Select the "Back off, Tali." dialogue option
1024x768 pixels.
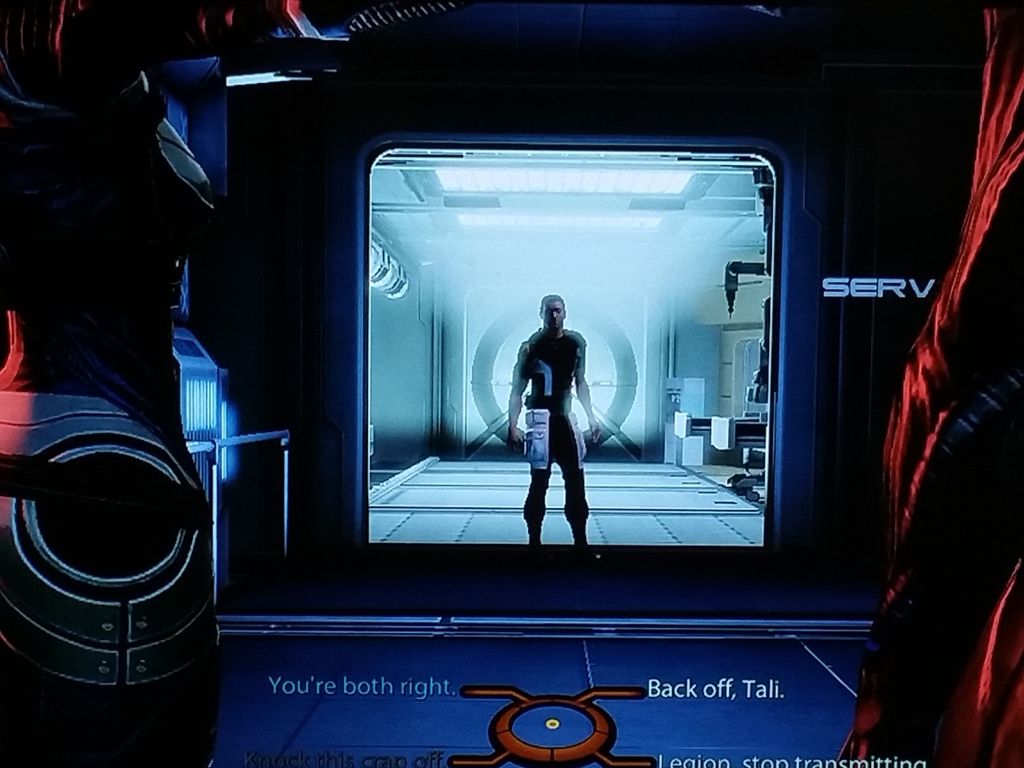[x=715, y=689]
